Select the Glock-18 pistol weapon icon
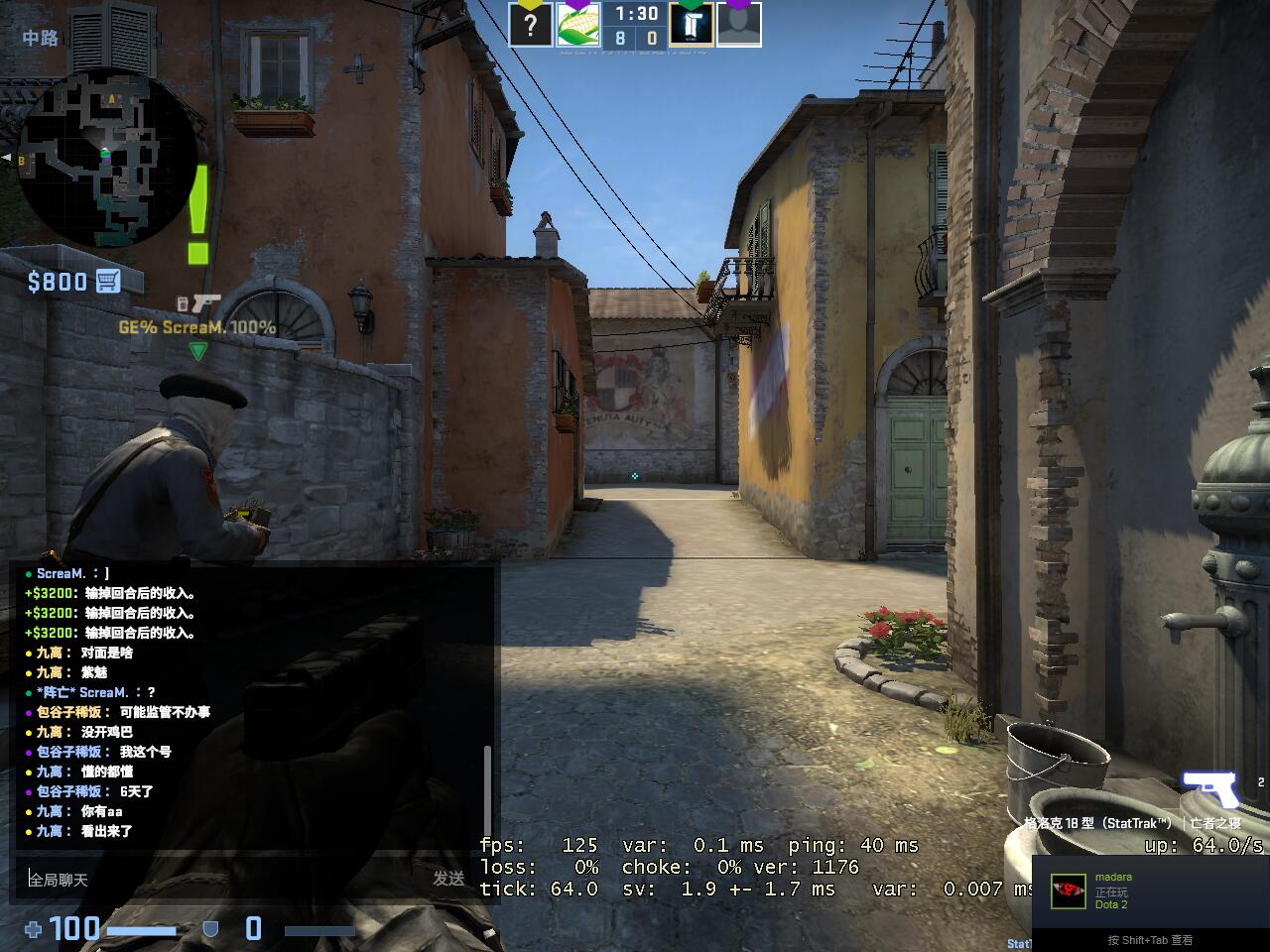This screenshot has height=952, width=1270. 1209,788
